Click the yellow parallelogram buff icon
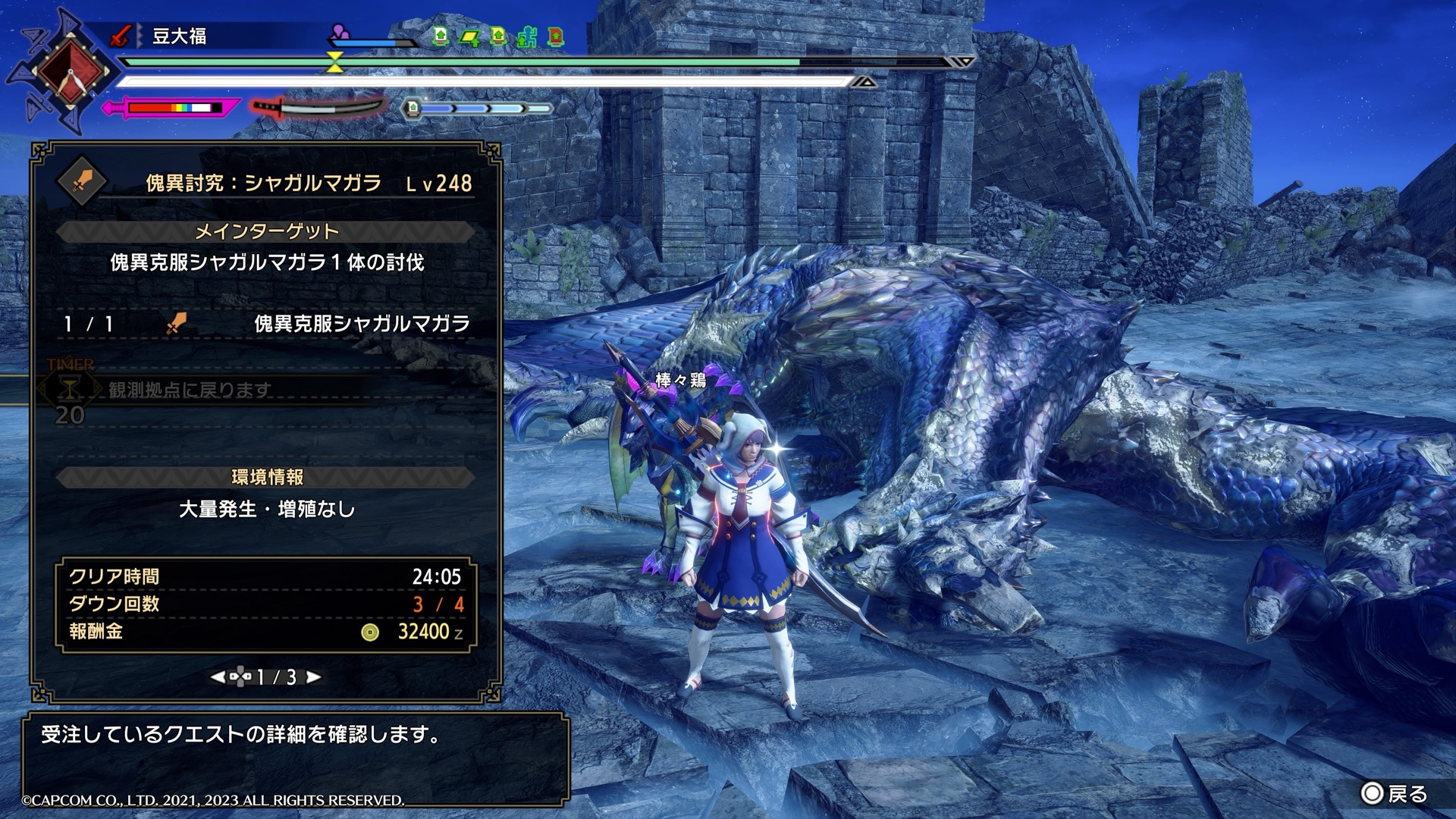Screen dimensions: 1456x819 [469, 36]
